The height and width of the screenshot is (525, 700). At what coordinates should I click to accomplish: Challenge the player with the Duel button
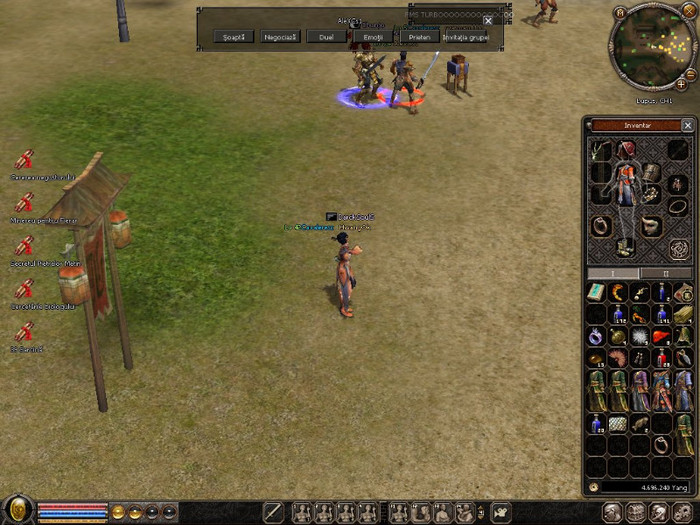(x=326, y=37)
